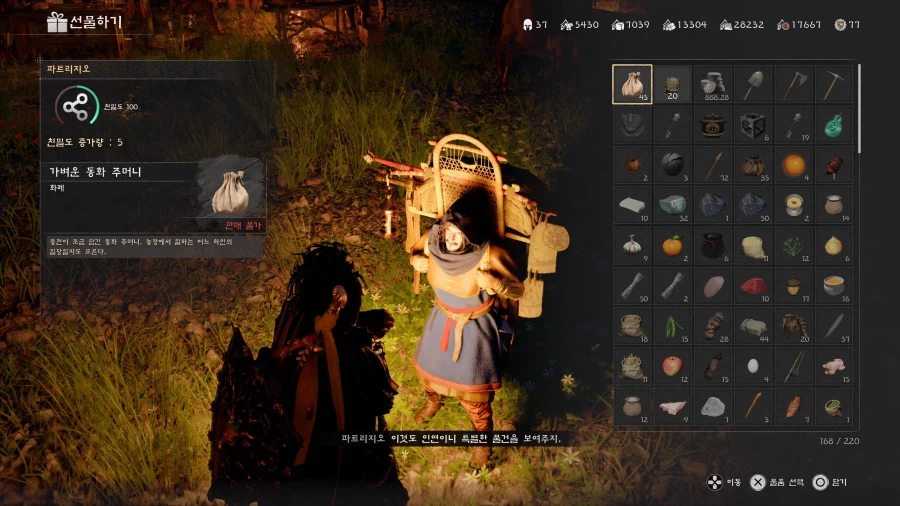This screenshot has height=506, width=900.
Task: Select the light coin pouch slot
Action: pos(632,84)
